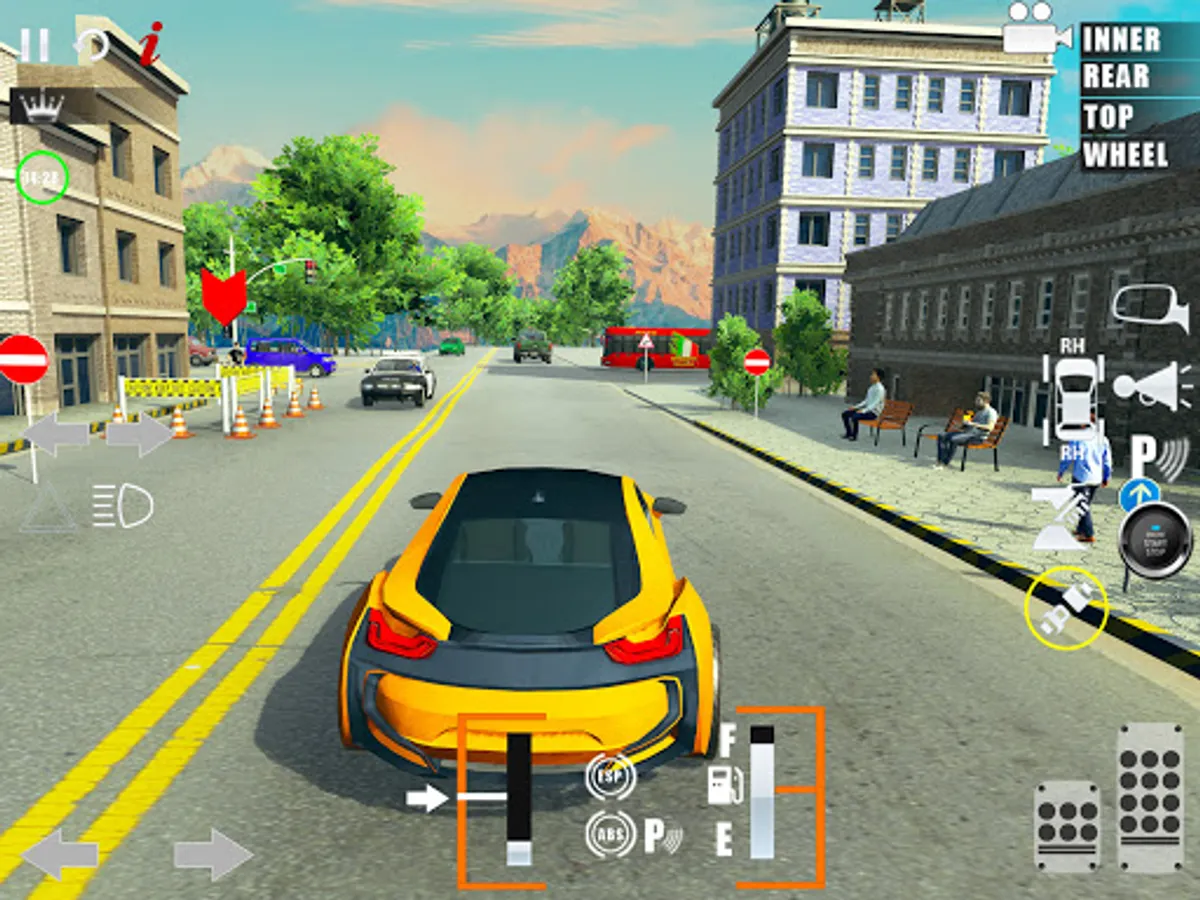Change to the WHEEL camera view
The height and width of the screenshot is (900, 1200).
coord(1125,155)
